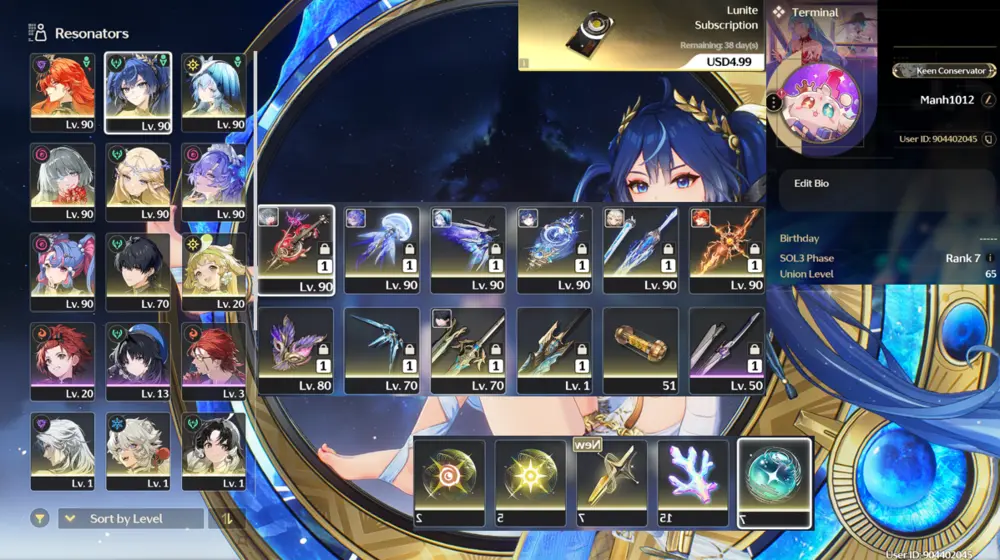This screenshot has height=560, width=1000.
Task: Open the Keen Conservator title badge
Action: (x=945, y=71)
